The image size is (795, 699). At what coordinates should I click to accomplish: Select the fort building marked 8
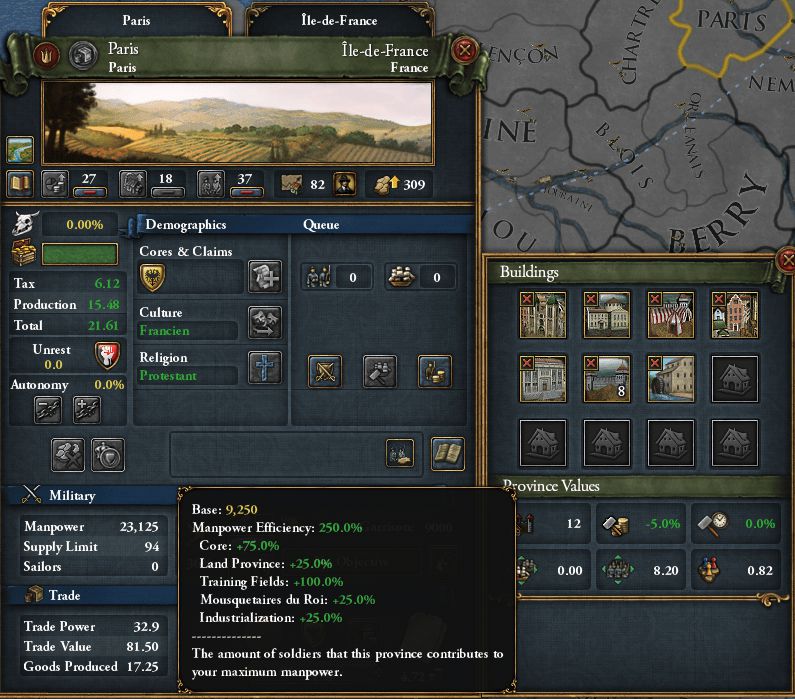coord(607,378)
